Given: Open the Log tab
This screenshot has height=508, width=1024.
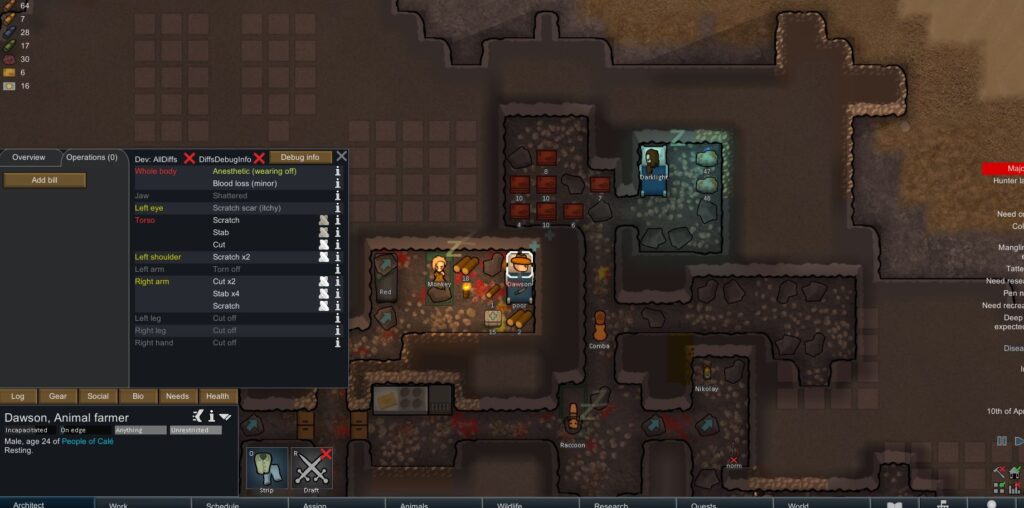Looking at the screenshot, I should (x=18, y=396).
